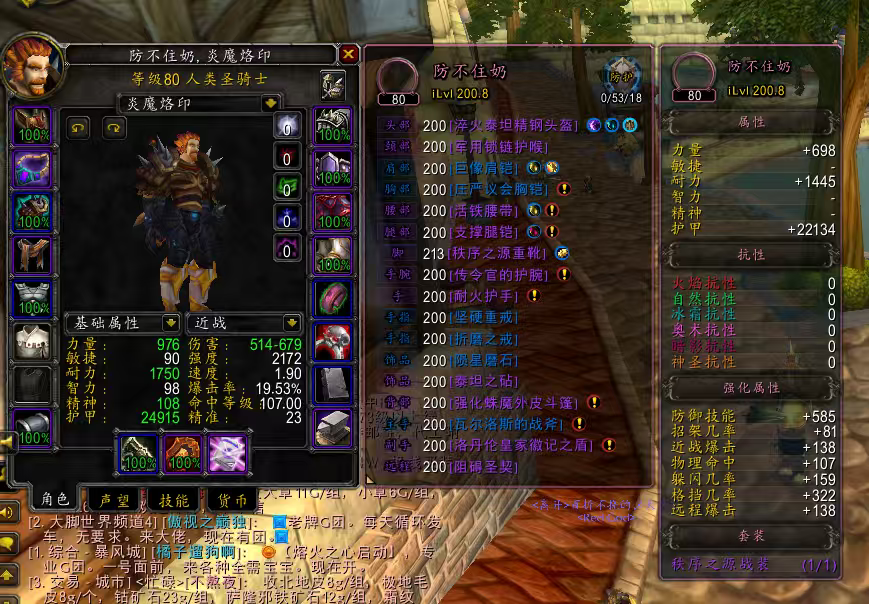
Task: Switch to the 声望 reputation tab
Action: [x=114, y=500]
